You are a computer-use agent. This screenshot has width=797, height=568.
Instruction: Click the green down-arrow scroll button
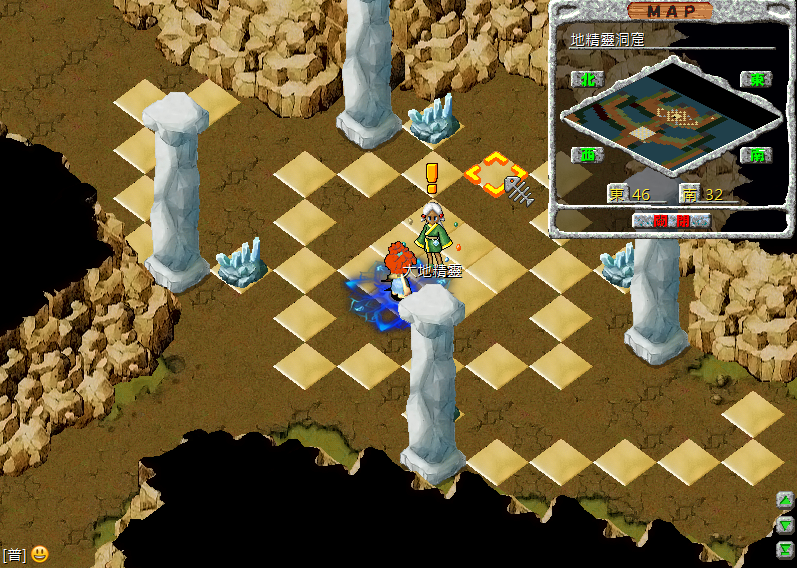pyautogui.click(x=786, y=525)
